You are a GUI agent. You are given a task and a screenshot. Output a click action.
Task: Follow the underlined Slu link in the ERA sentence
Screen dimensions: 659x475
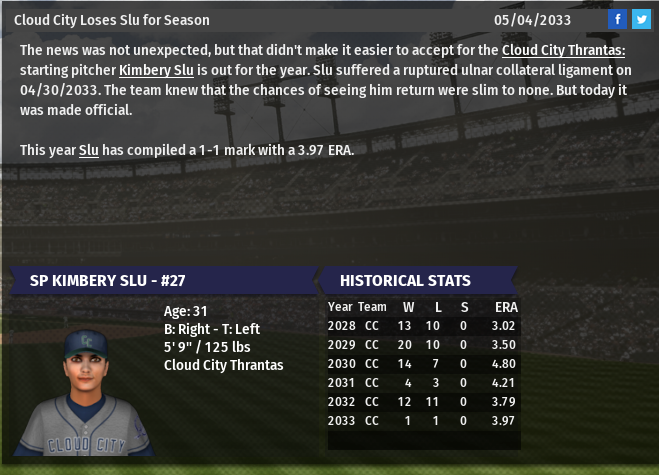click(89, 150)
